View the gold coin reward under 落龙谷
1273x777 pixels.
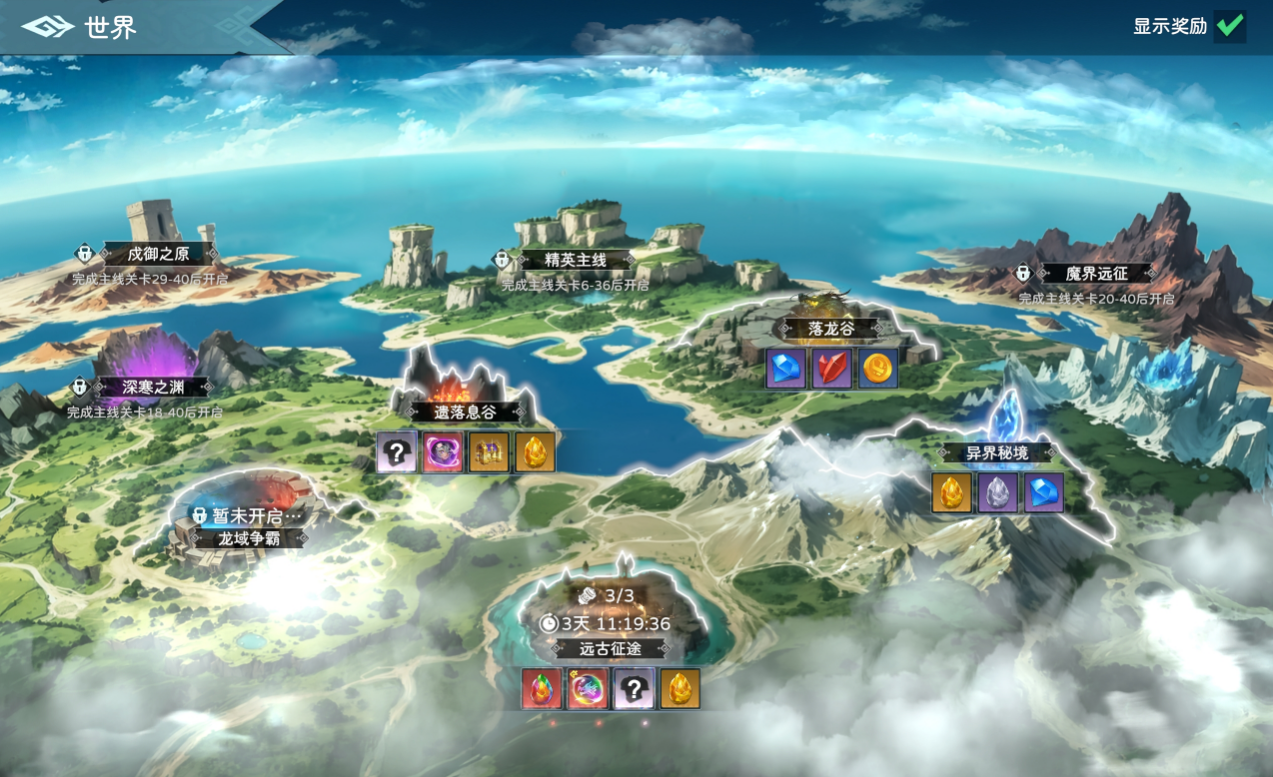(878, 368)
